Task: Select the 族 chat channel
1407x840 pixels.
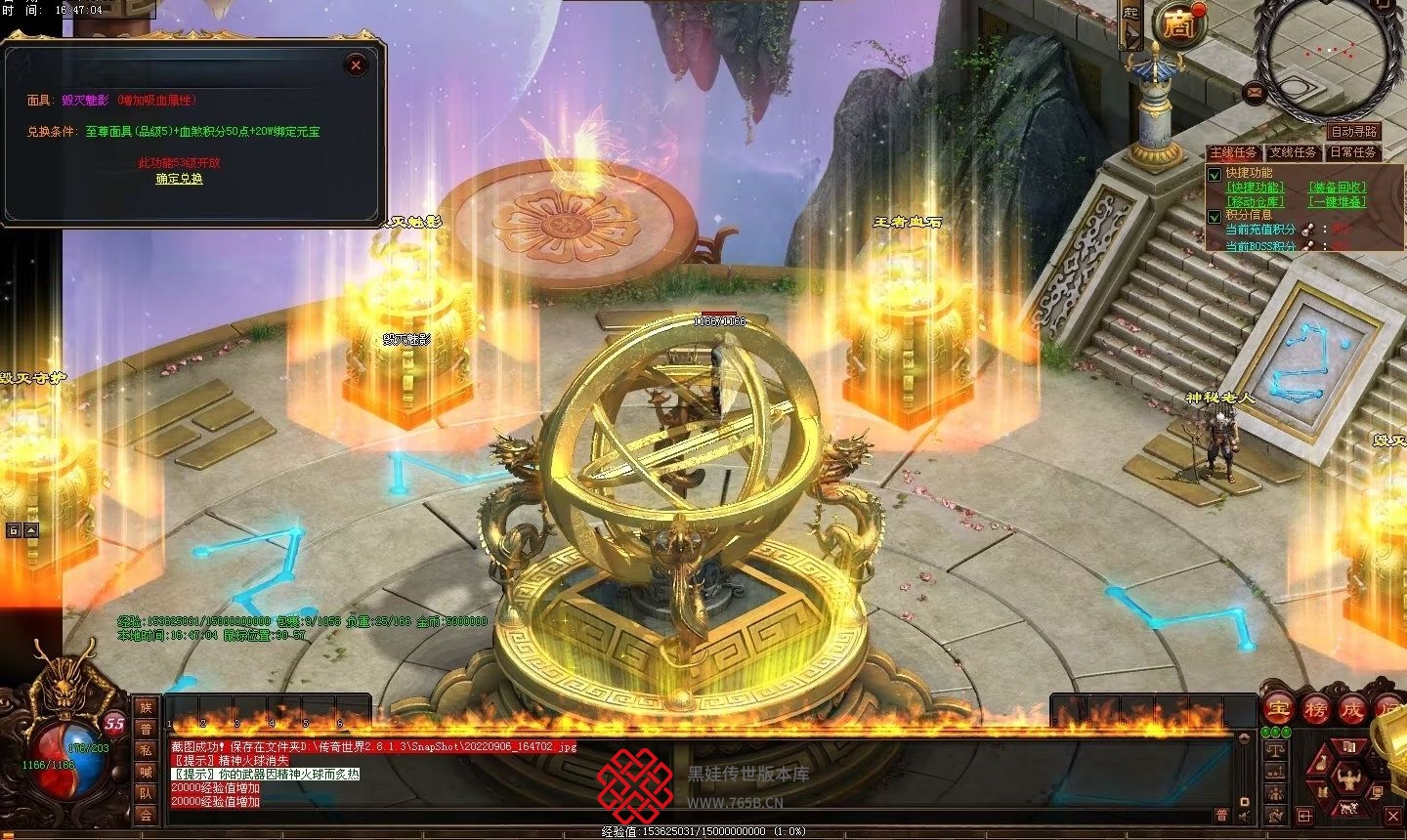Action: (x=146, y=707)
